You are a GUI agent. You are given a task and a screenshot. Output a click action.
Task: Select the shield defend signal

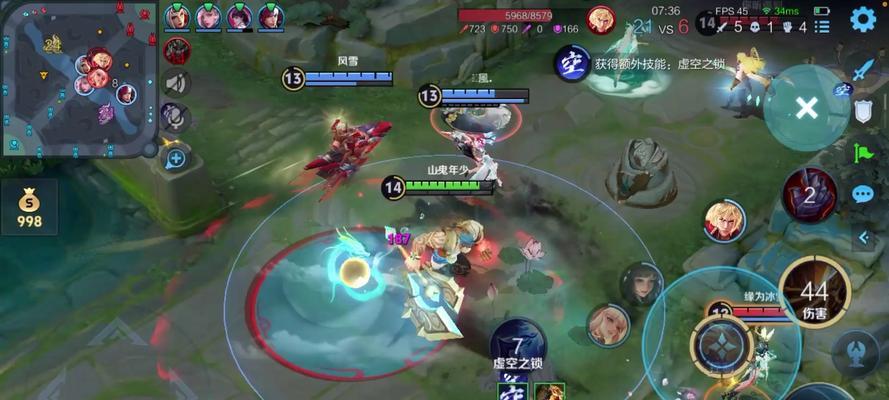863,111
